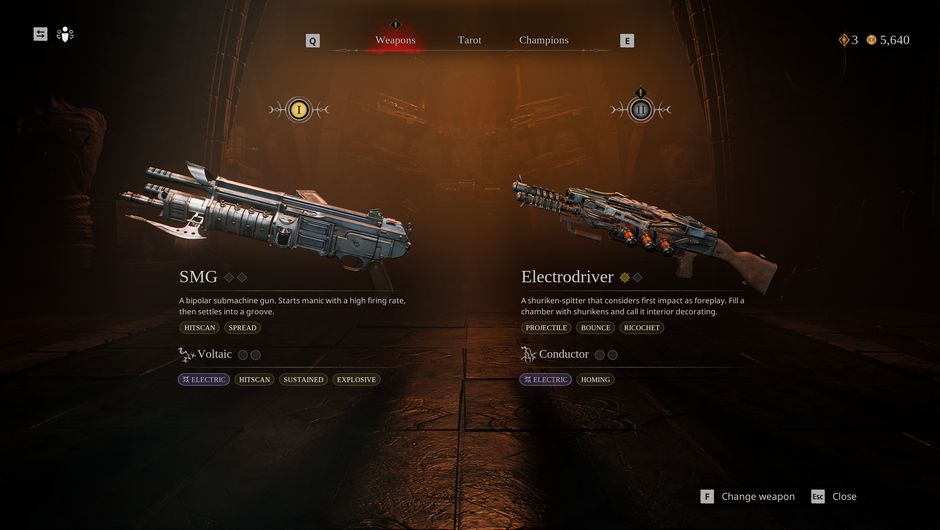Screen dimensions: 940x530
Task: Click the Electrodriver's Ricochet tag
Action: tap(641, 327)
